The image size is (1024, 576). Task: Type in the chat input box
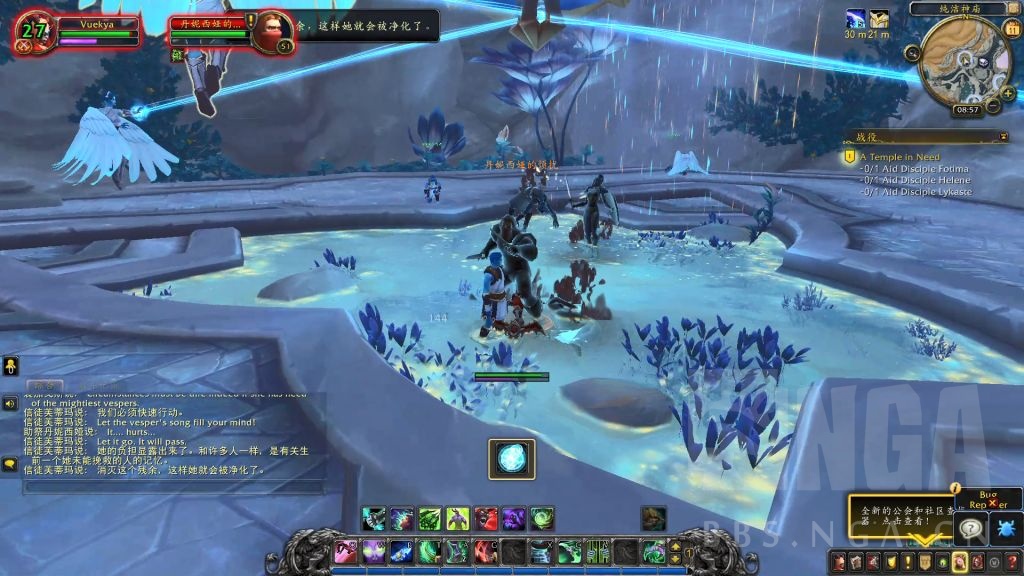(x=170, y=488)
